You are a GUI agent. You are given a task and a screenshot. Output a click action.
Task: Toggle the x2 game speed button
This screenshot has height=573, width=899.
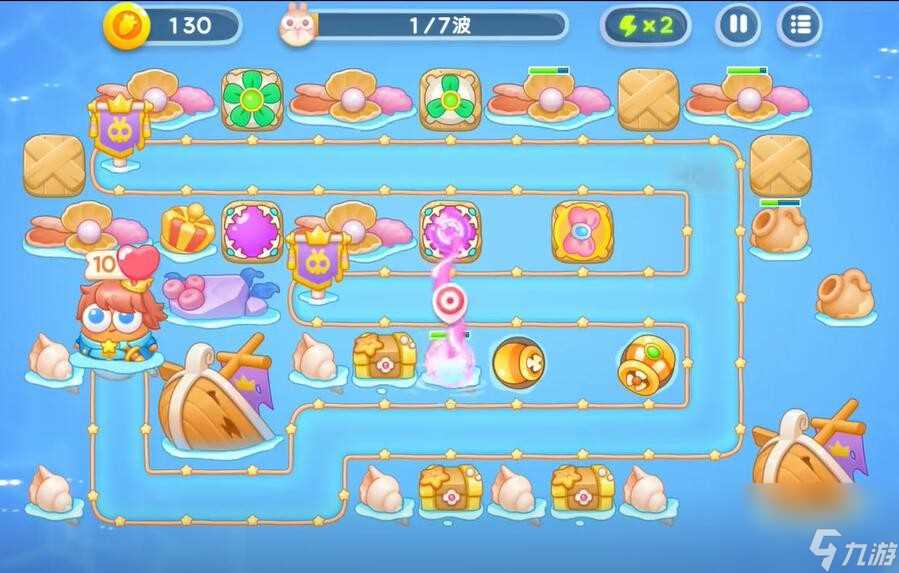pyautogui.click(x=645, y=26)
